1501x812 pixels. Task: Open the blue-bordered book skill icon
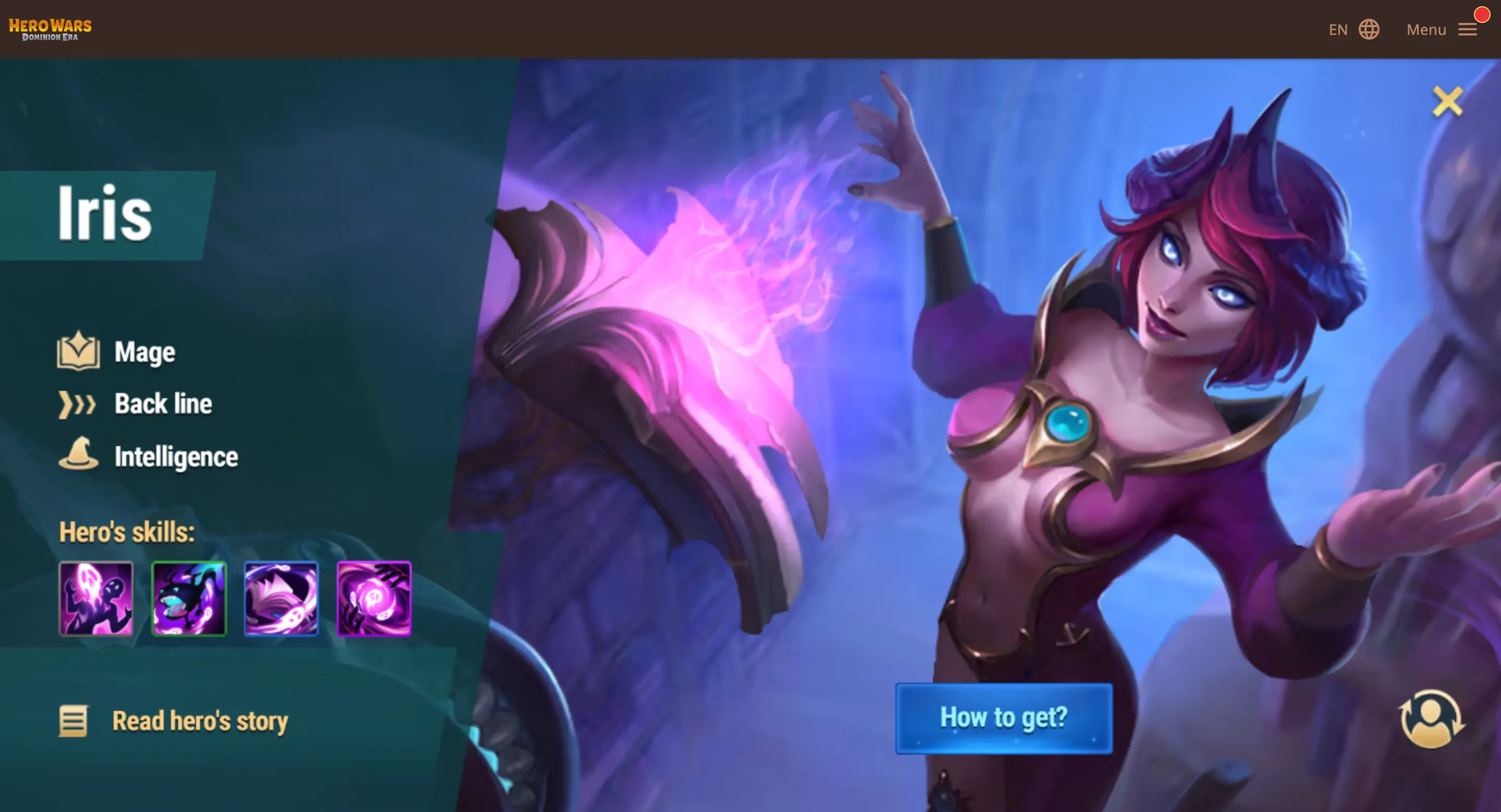tap(281, 599)
